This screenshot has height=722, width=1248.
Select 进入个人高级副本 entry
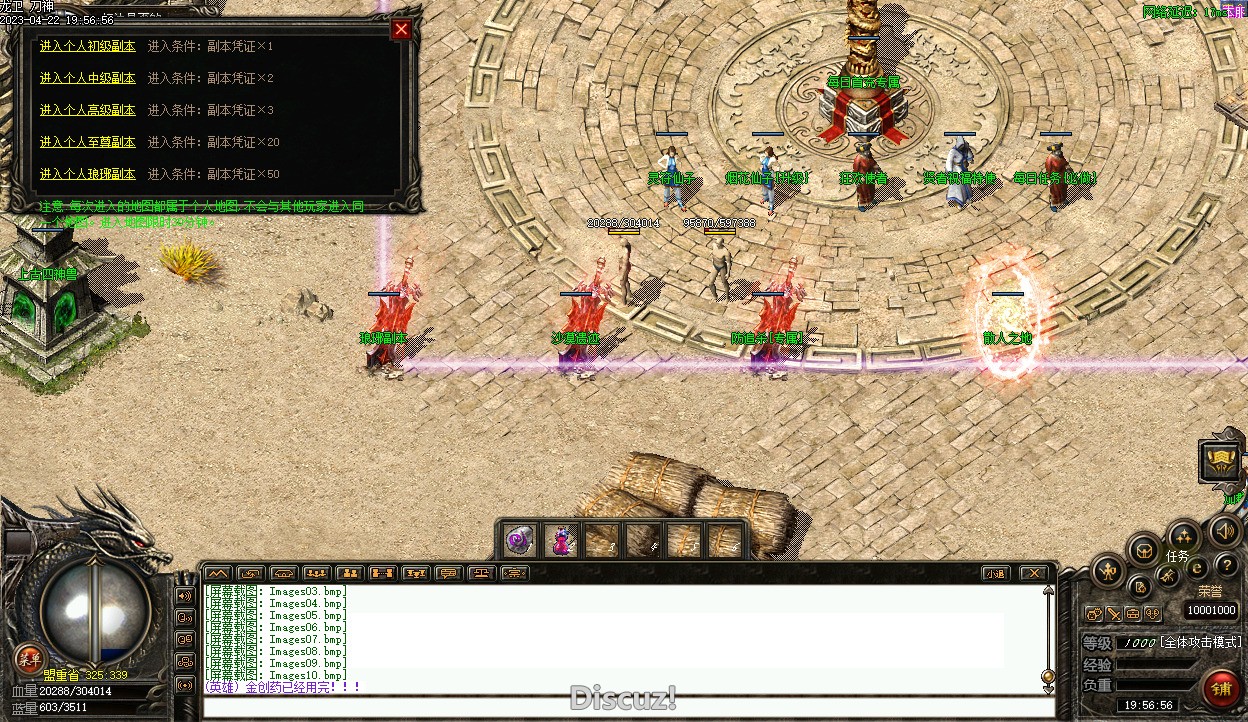[87, 110]
